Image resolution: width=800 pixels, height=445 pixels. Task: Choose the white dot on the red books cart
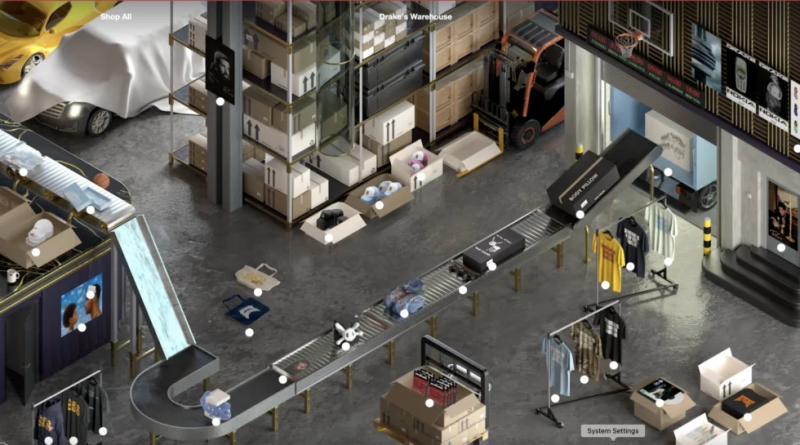coord(429,402)
